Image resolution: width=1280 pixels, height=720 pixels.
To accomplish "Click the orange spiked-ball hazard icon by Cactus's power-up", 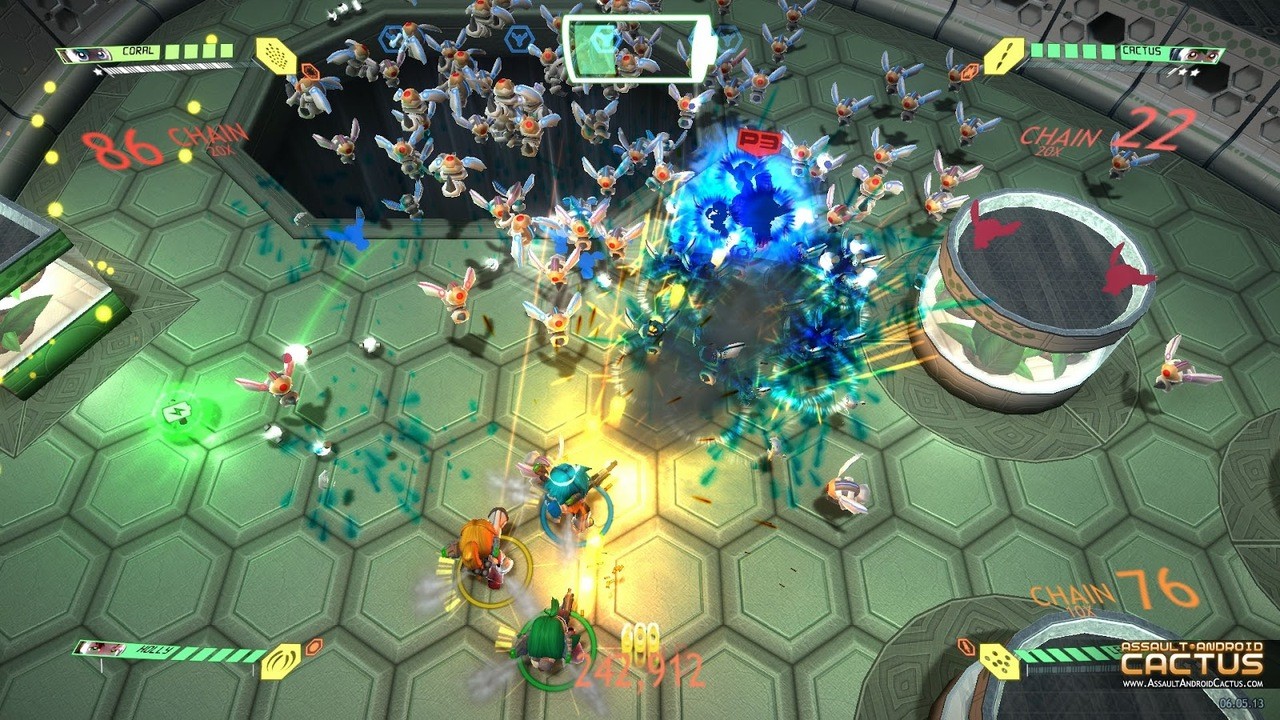I will point(968,70).
